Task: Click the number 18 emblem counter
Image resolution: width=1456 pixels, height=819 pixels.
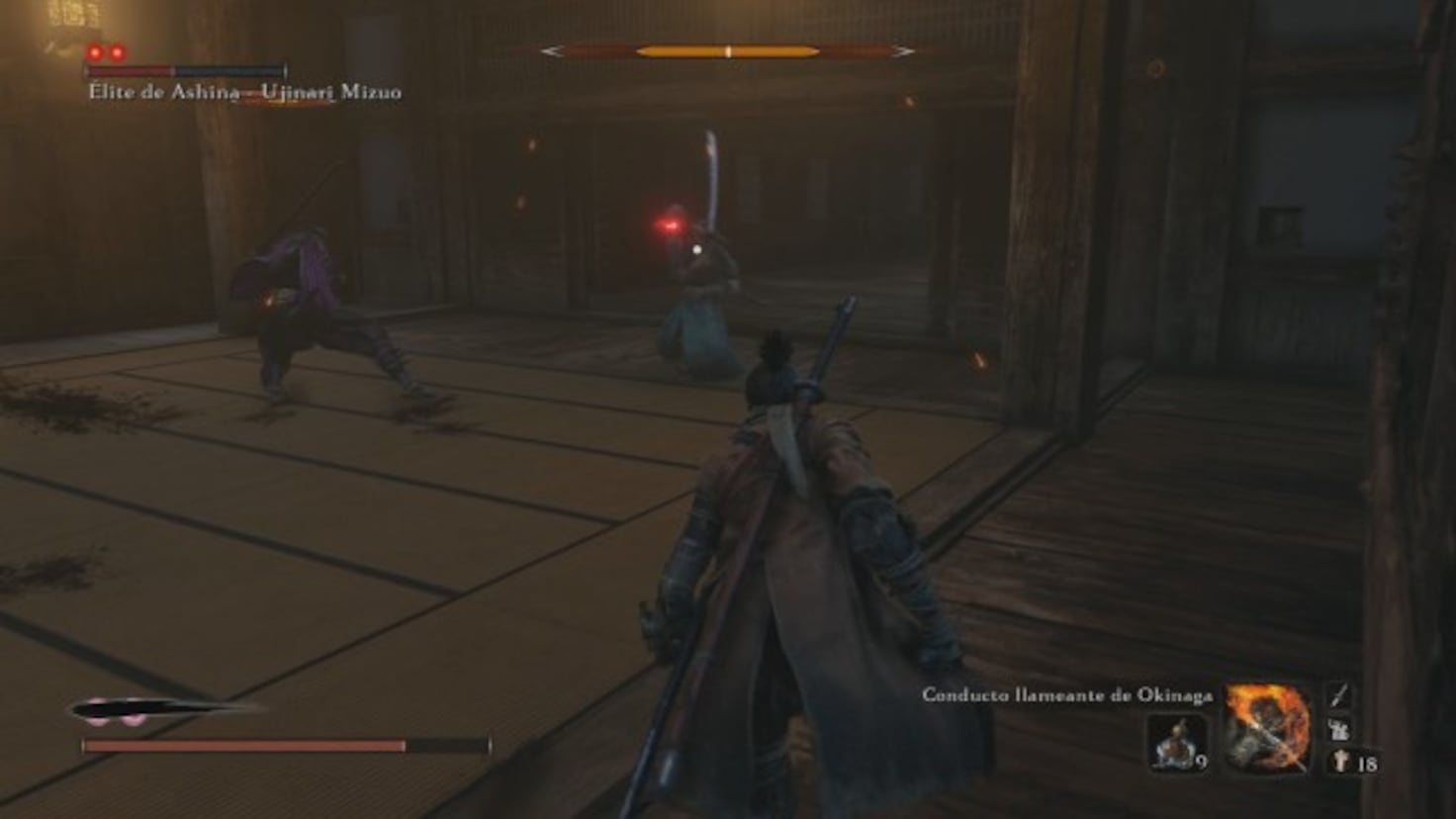Action: pos(1369,764)
